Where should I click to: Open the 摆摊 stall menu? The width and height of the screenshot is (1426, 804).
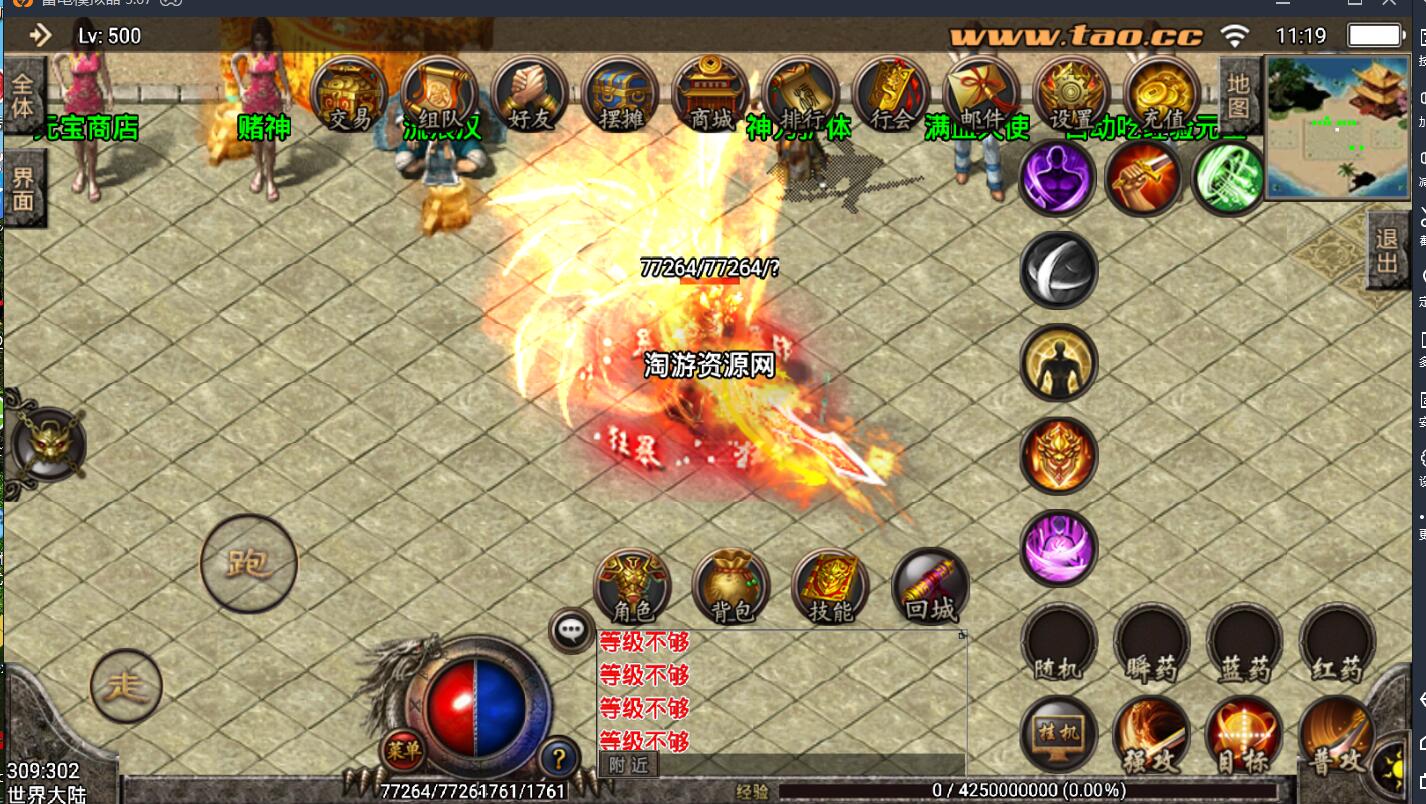coord(620,94)
